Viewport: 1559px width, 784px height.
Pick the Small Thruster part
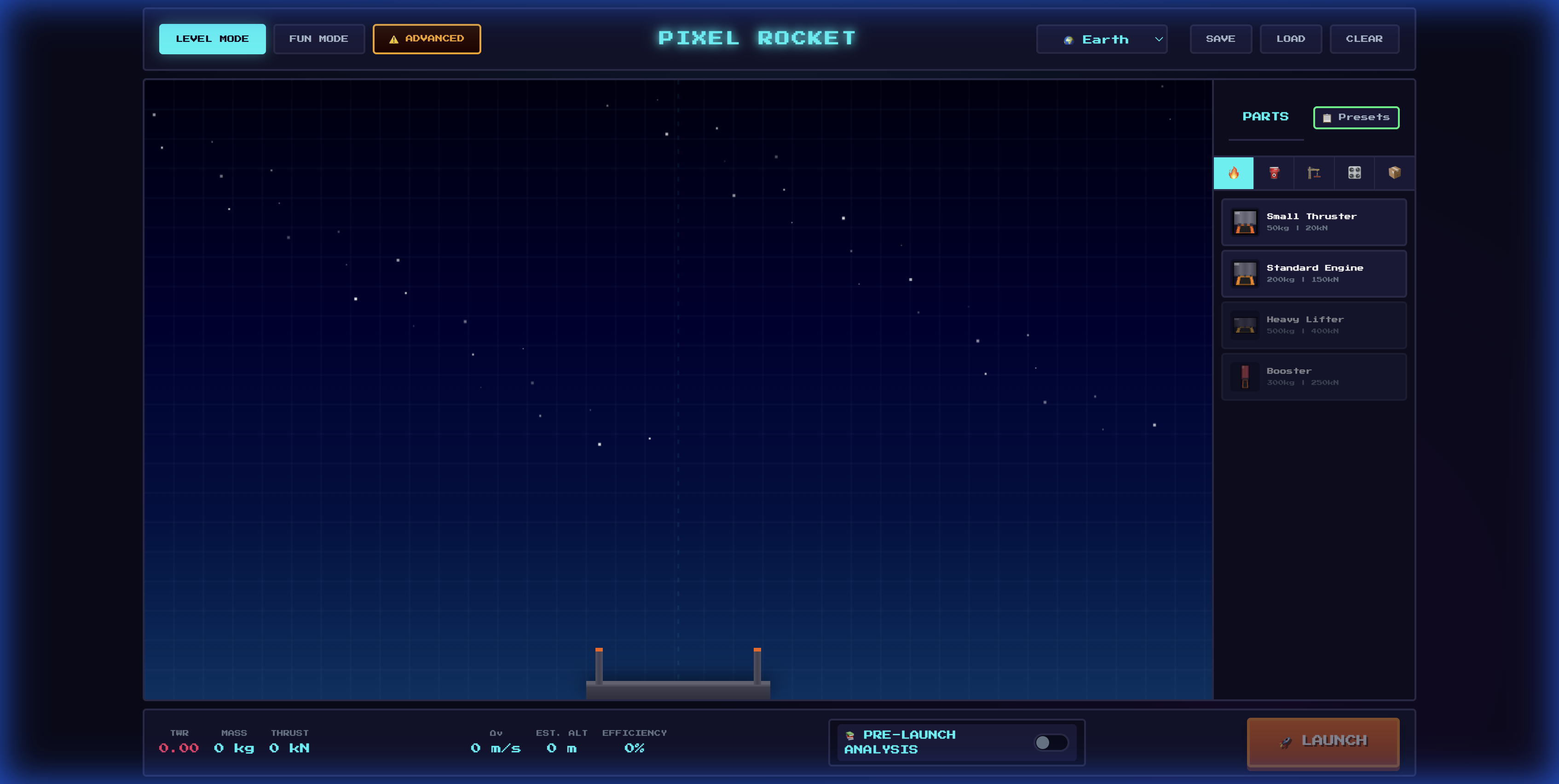(1313, 222)
